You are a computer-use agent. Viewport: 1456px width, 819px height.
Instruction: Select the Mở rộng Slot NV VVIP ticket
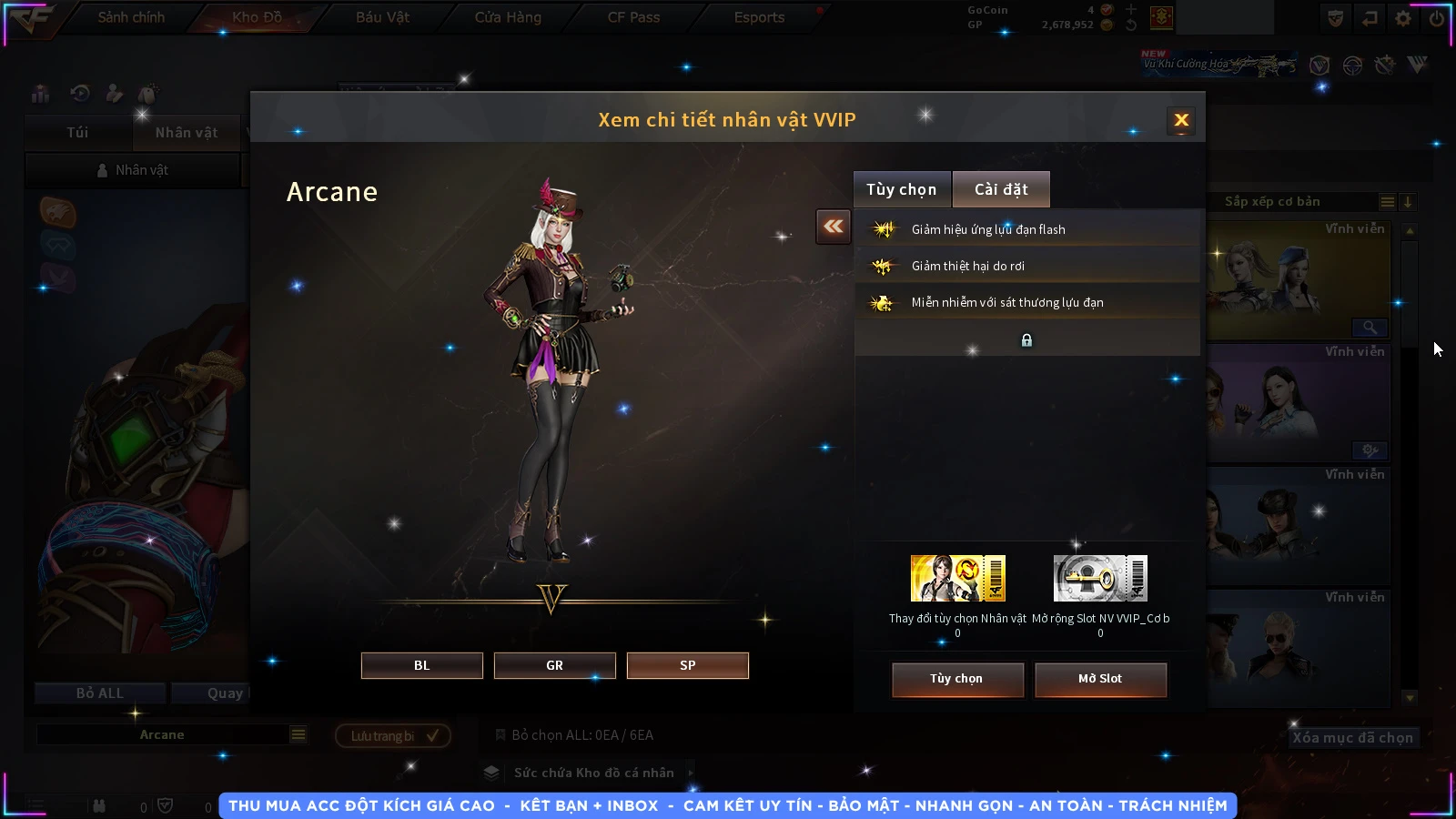click(x=1100, y=579)
